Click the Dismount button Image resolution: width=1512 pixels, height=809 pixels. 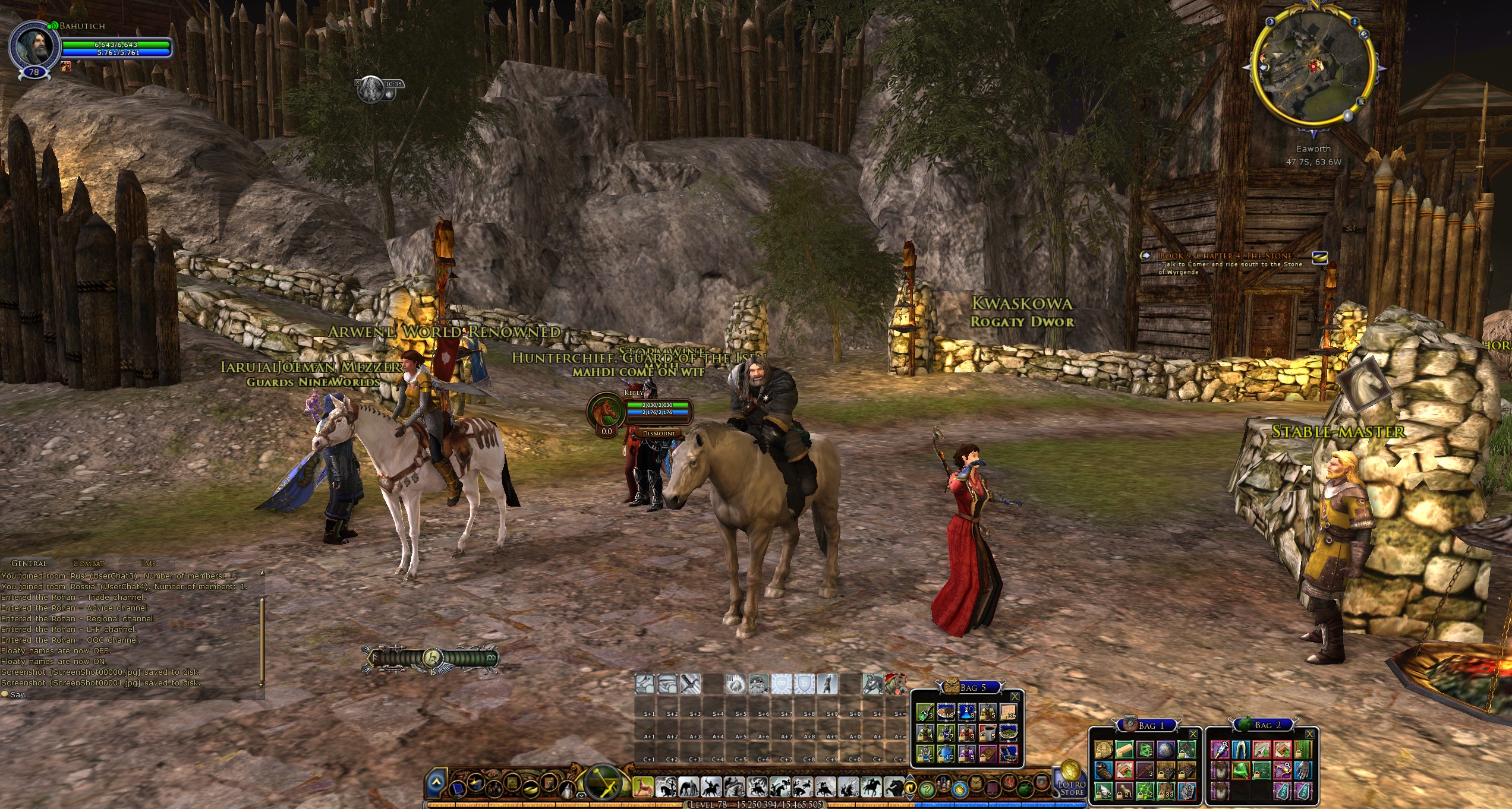coord(659,434)
